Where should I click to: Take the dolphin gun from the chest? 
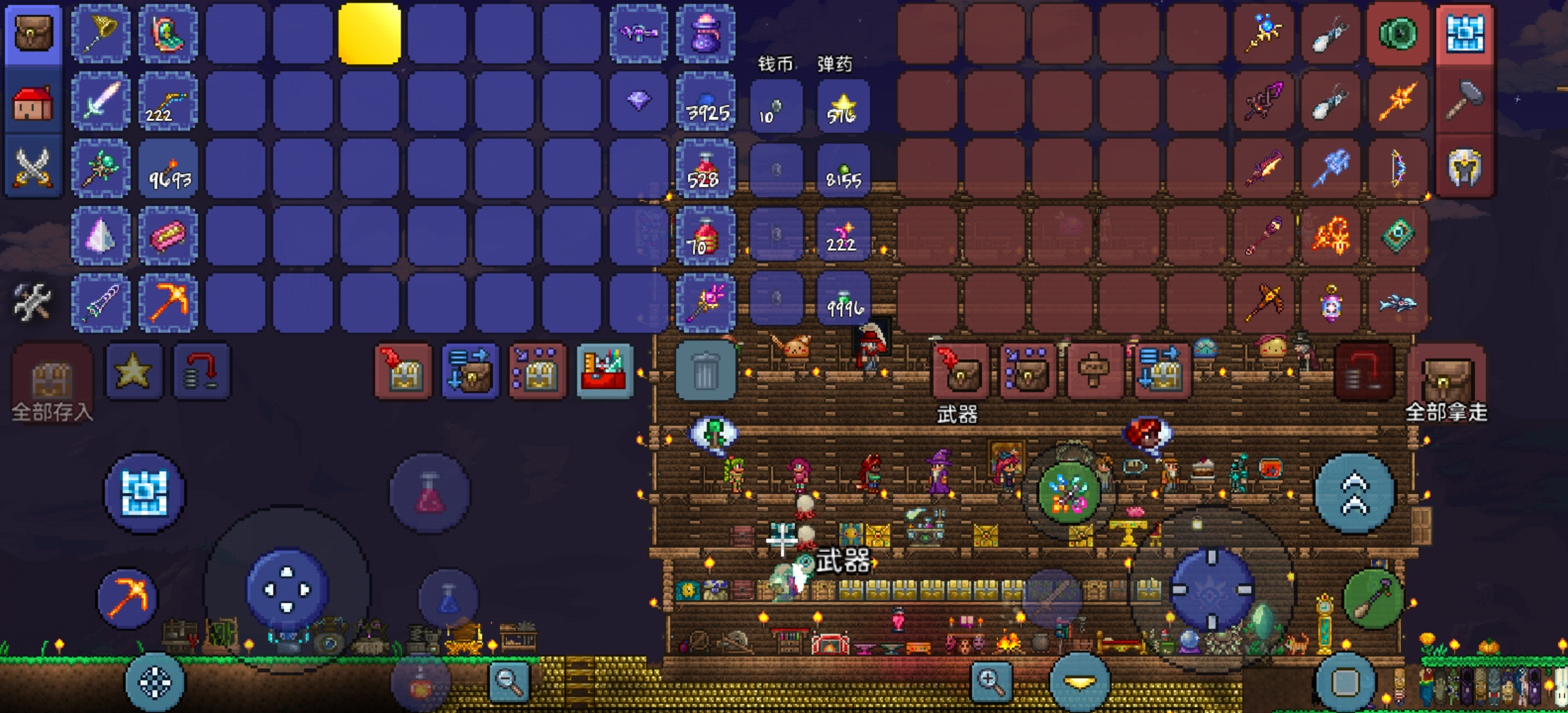(1396, 302)
